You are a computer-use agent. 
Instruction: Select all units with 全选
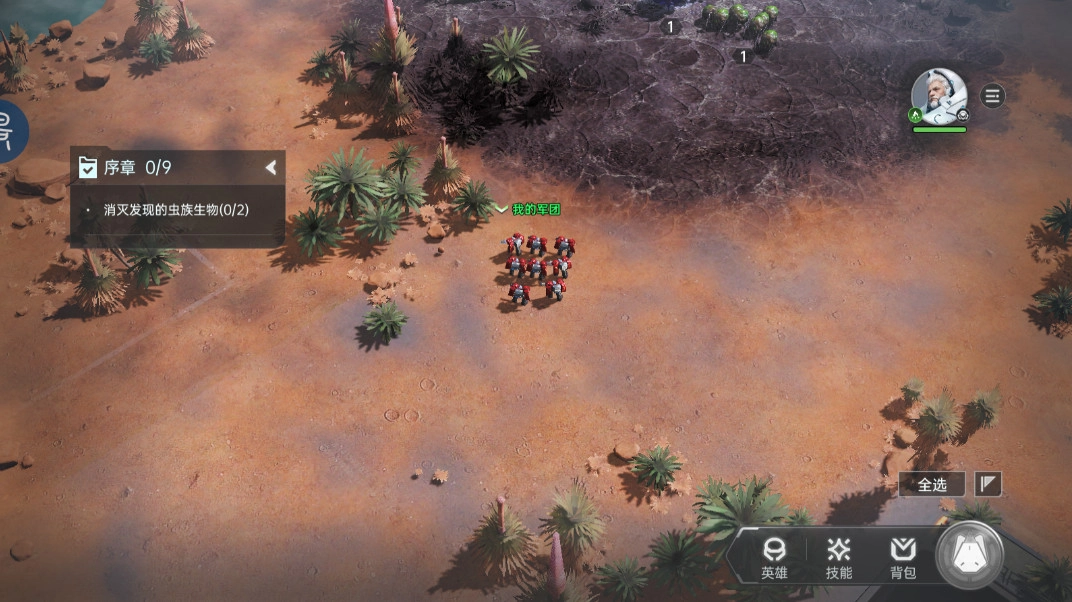932,484
